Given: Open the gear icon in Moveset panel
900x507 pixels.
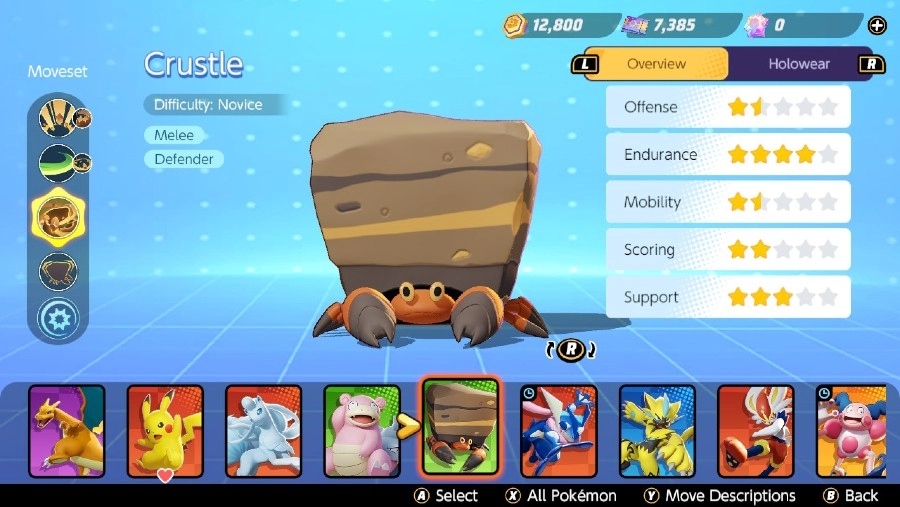Looking at the screenshot, I should [57, 319].
